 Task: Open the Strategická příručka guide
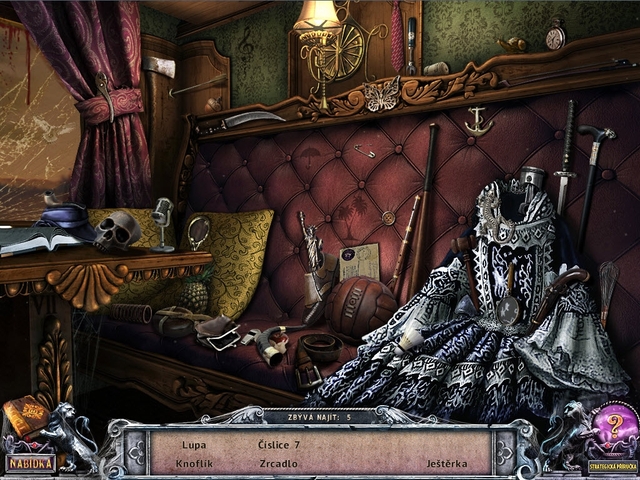click(611, 466)
